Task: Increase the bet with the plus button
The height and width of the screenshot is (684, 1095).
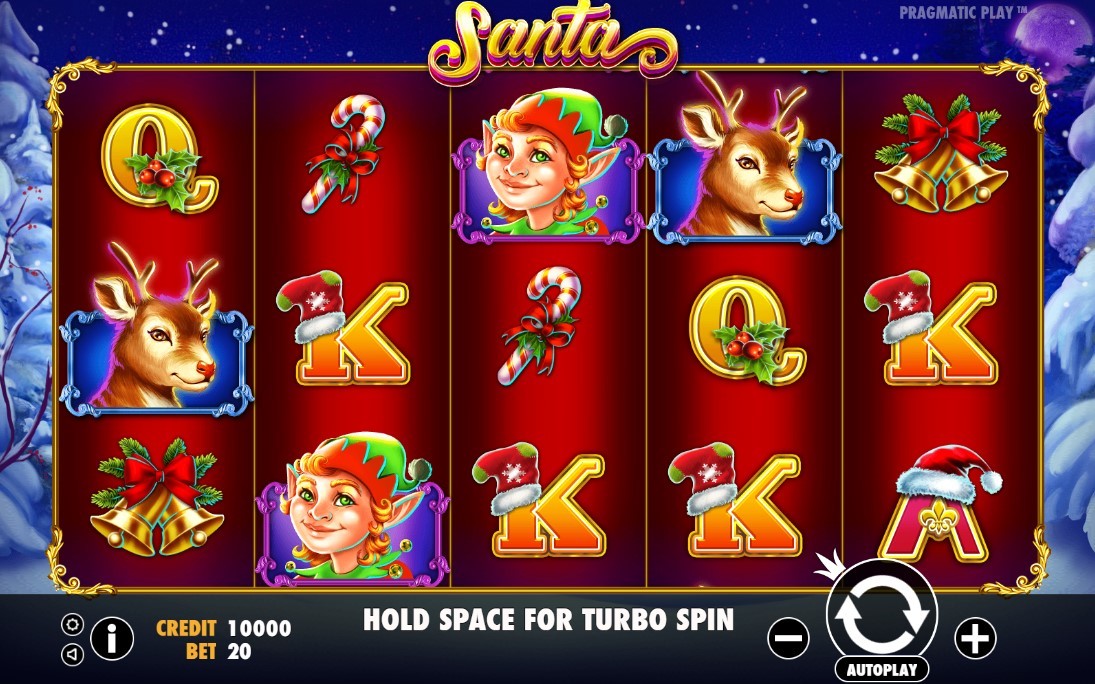Action: (x=975, y=638)
